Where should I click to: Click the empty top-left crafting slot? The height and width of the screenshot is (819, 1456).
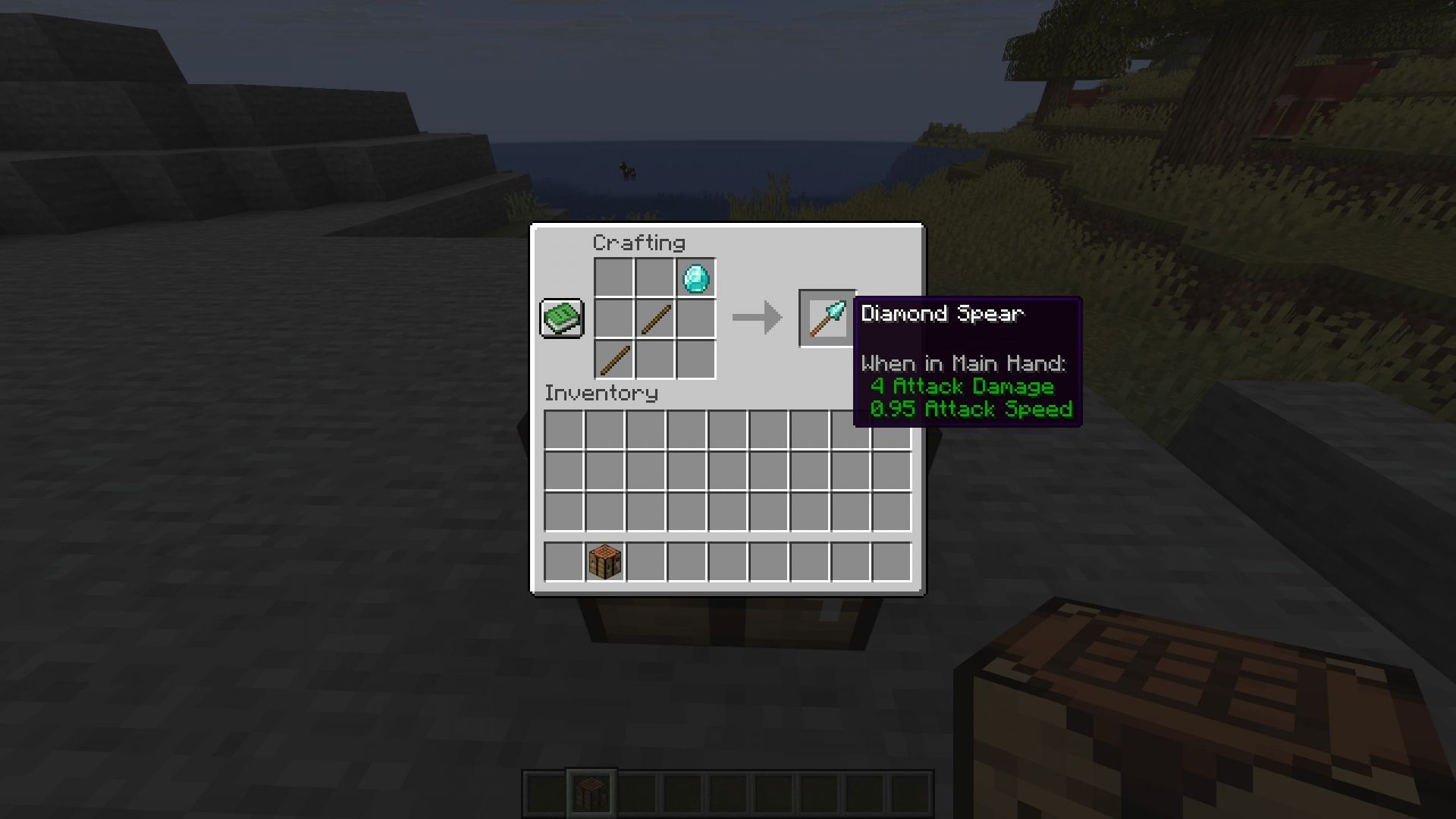tap(614, 278)
